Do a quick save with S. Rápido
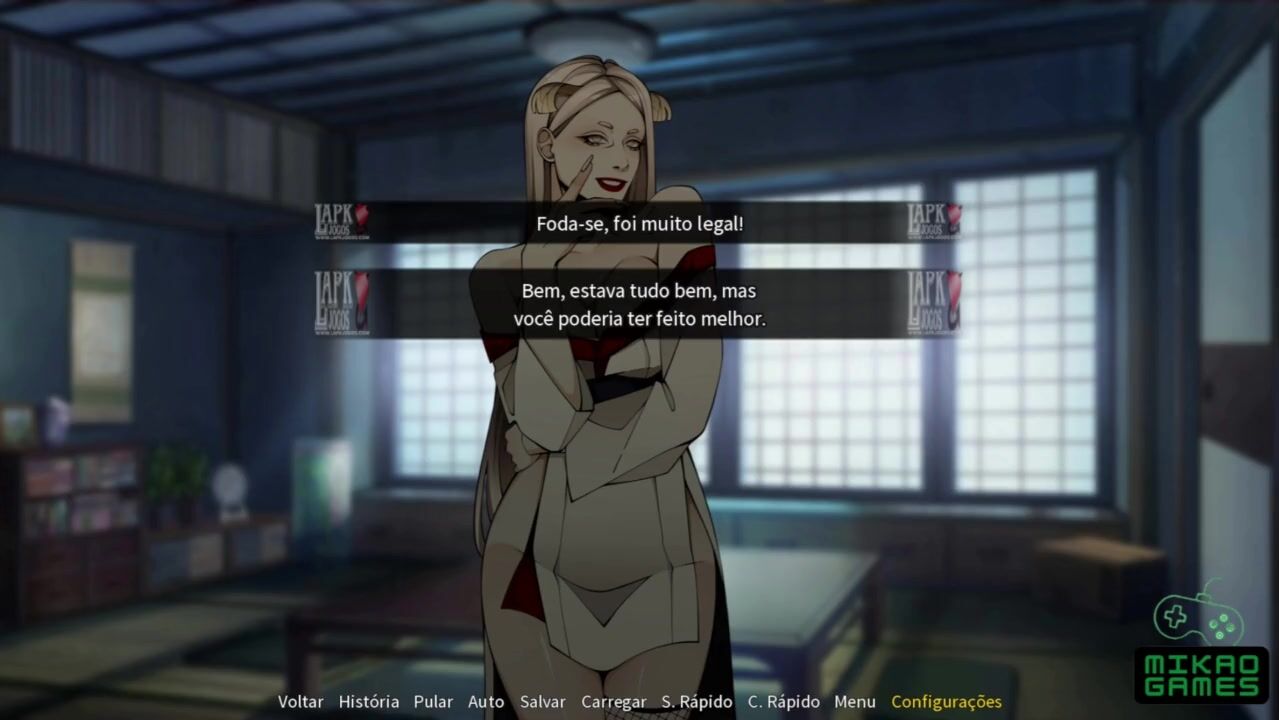Image resolution: width=1279 pixels, height=720 pixels. pos(696,702)
